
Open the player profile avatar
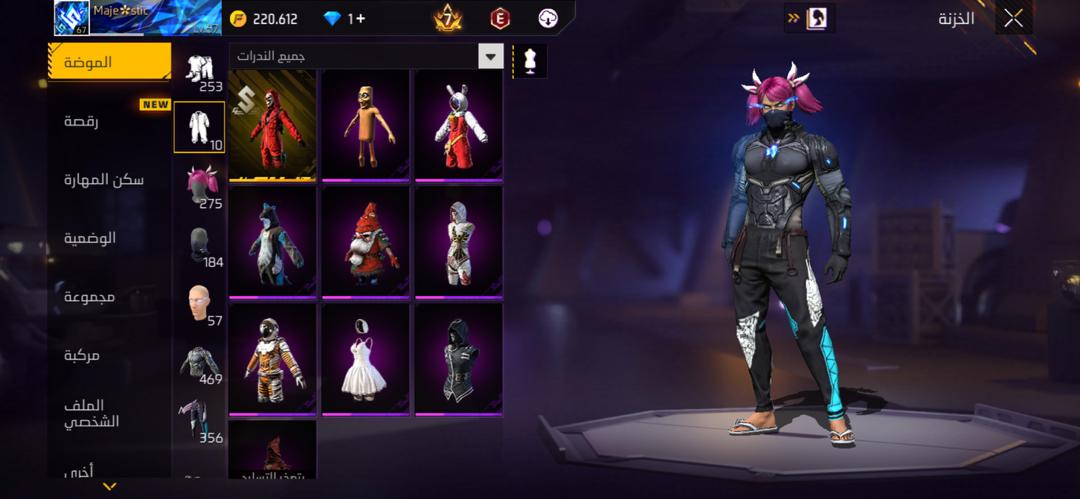click(72, 18)
